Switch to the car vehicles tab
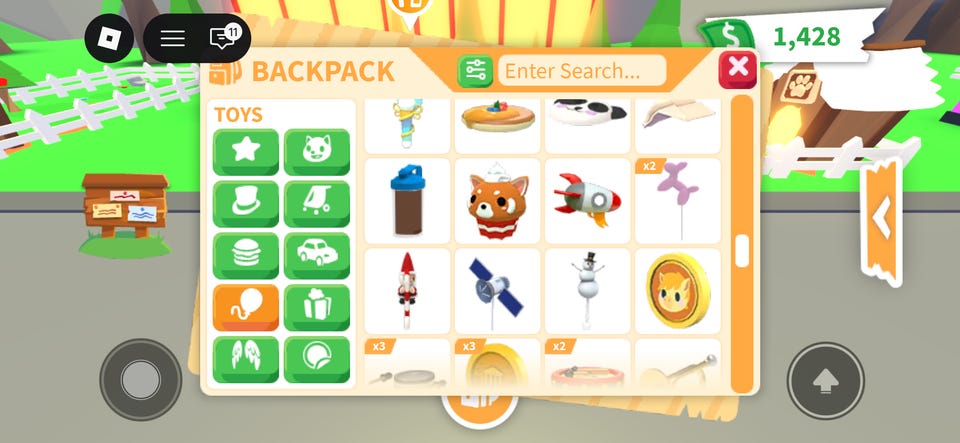The height and width of the screenshot is (443, 960). point(317,256)
